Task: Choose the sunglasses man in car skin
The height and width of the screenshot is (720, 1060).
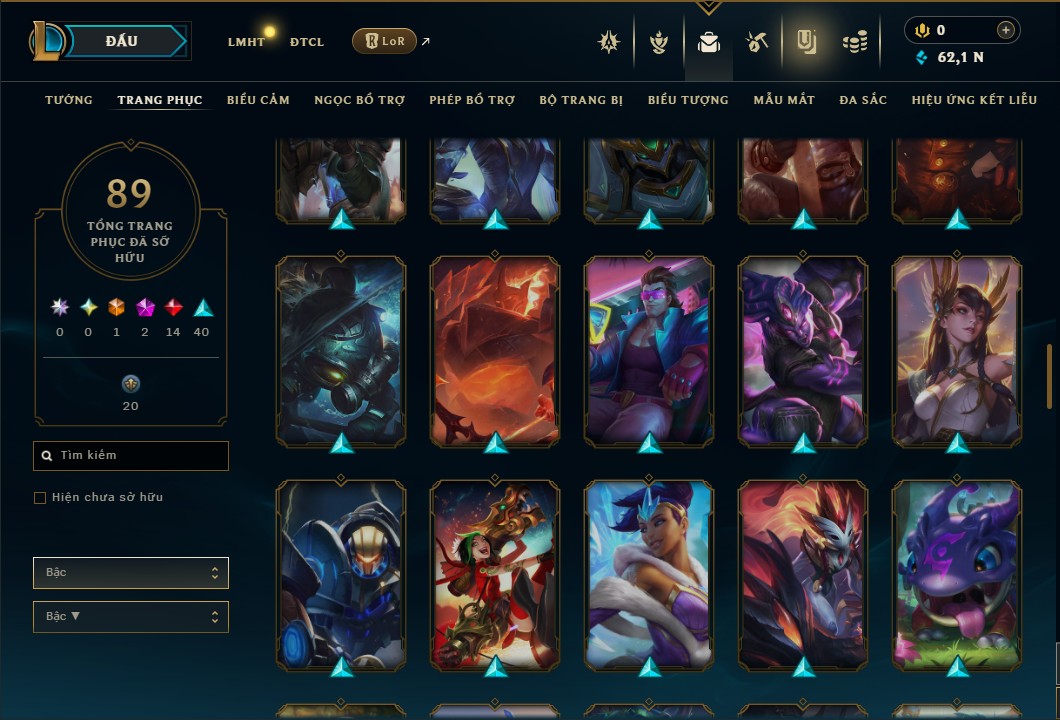Action: 650,350
